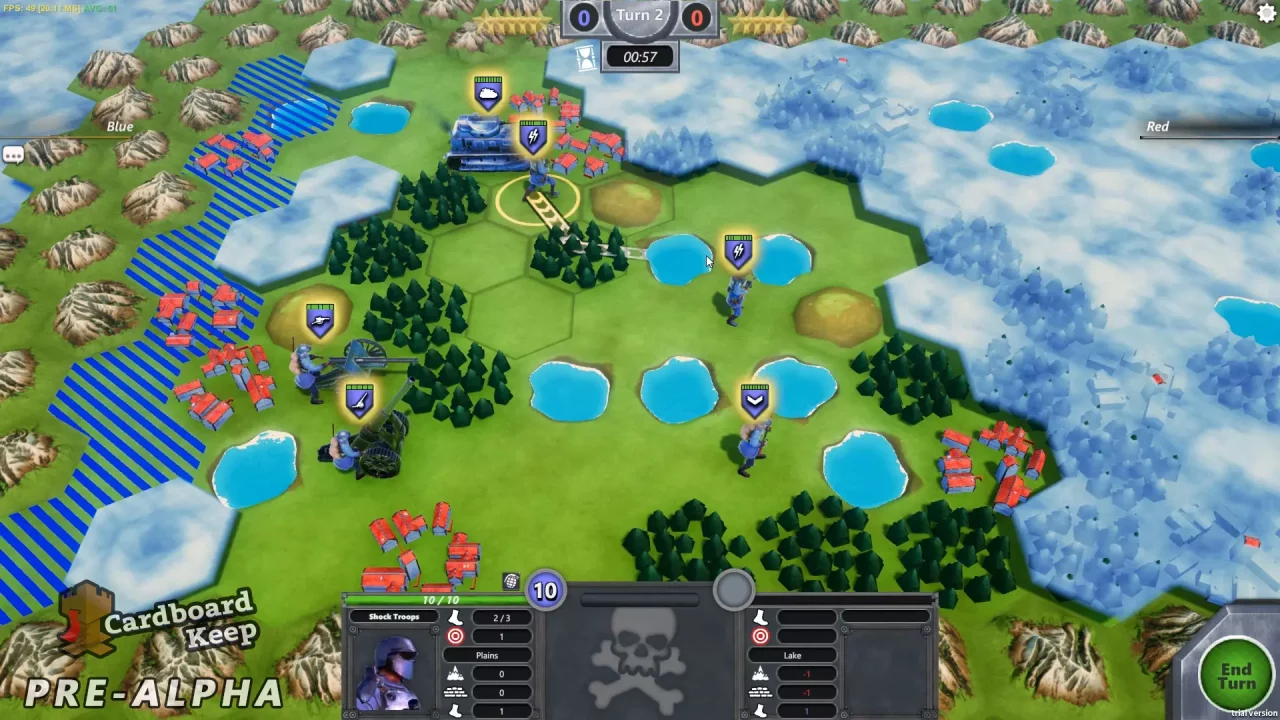The width and height of the screenshot is (1280, 720).
Task: Click the Plains terrain label in the unit panel
Action: [487, 655]
